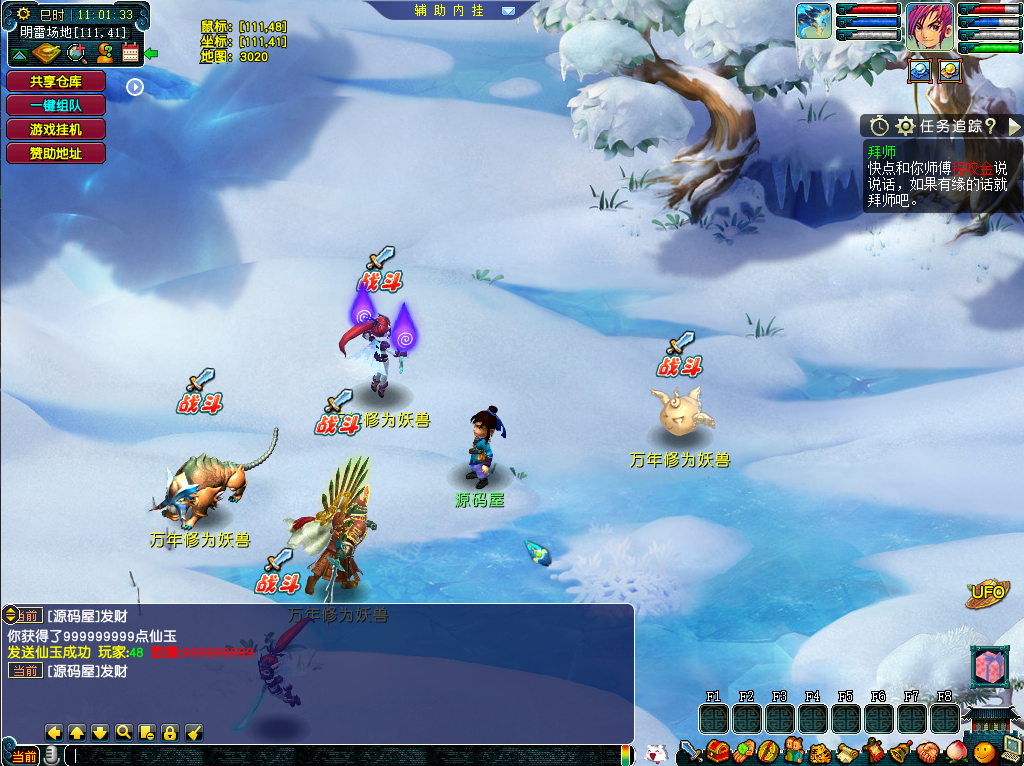Screen dimensions: 1024x766
Task: Open the red calendar icon
Action: 130,53
